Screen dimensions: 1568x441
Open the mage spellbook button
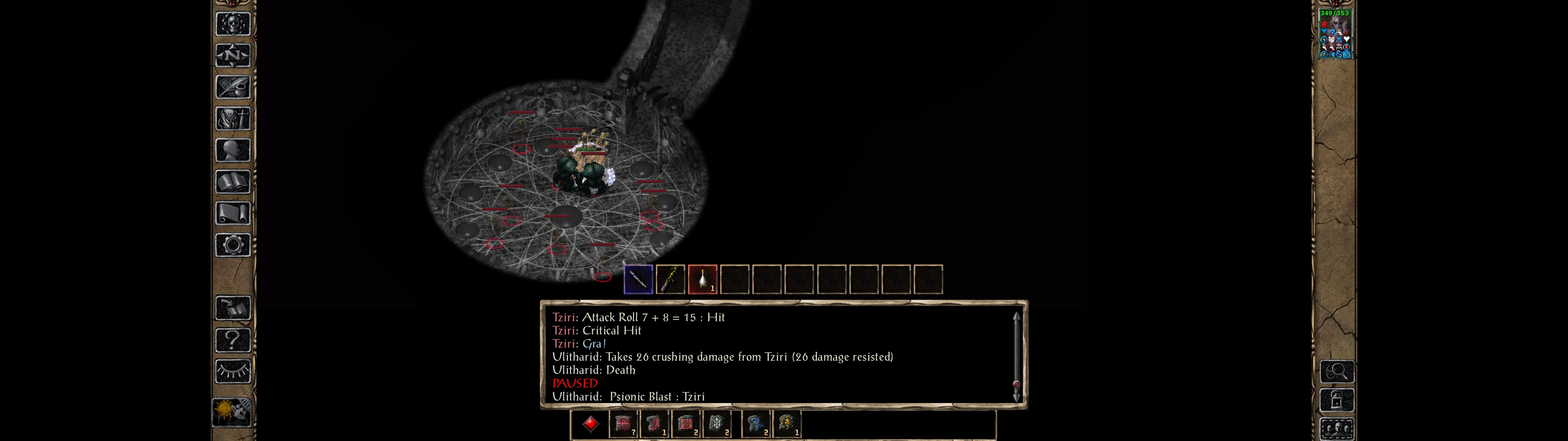point(232,182)
